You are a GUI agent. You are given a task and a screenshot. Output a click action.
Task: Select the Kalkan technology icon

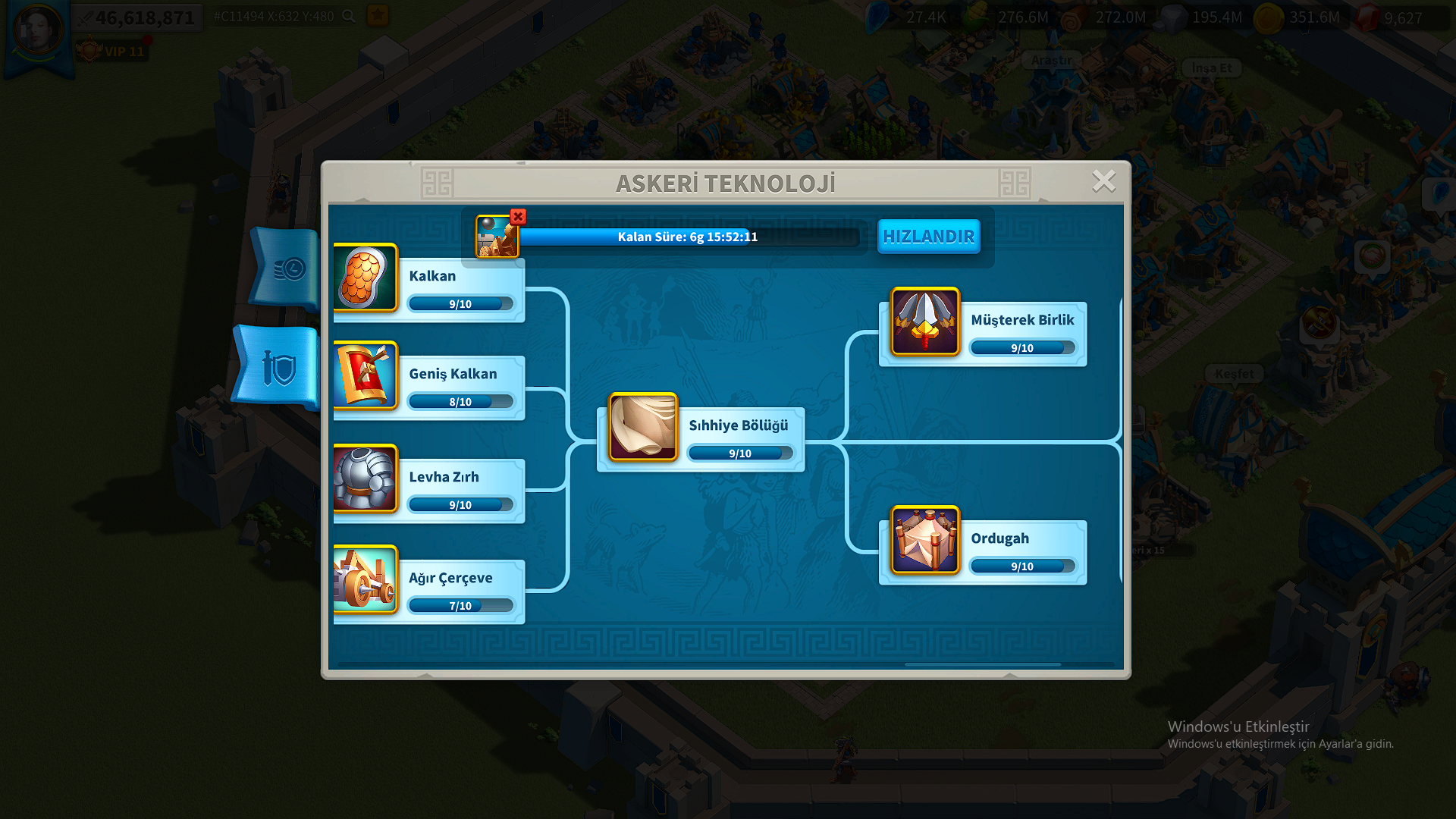[x=366, y=279]
